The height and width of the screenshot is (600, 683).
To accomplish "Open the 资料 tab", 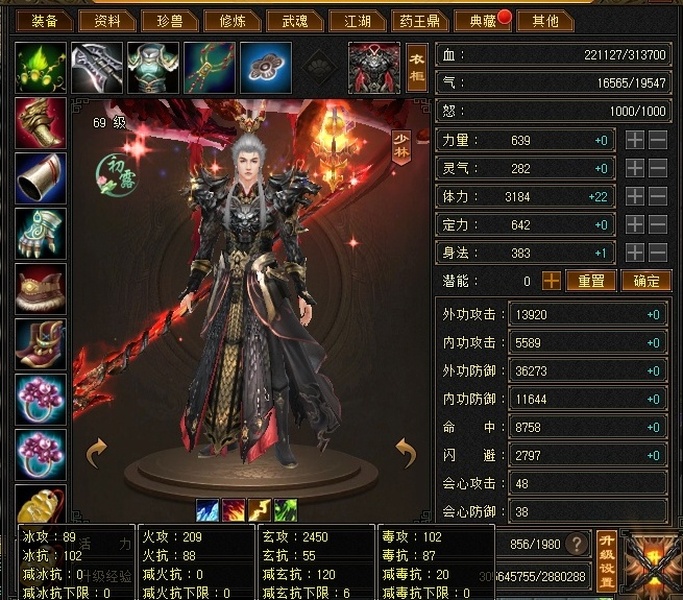I will pyautogui.click(x=107, y=20).
